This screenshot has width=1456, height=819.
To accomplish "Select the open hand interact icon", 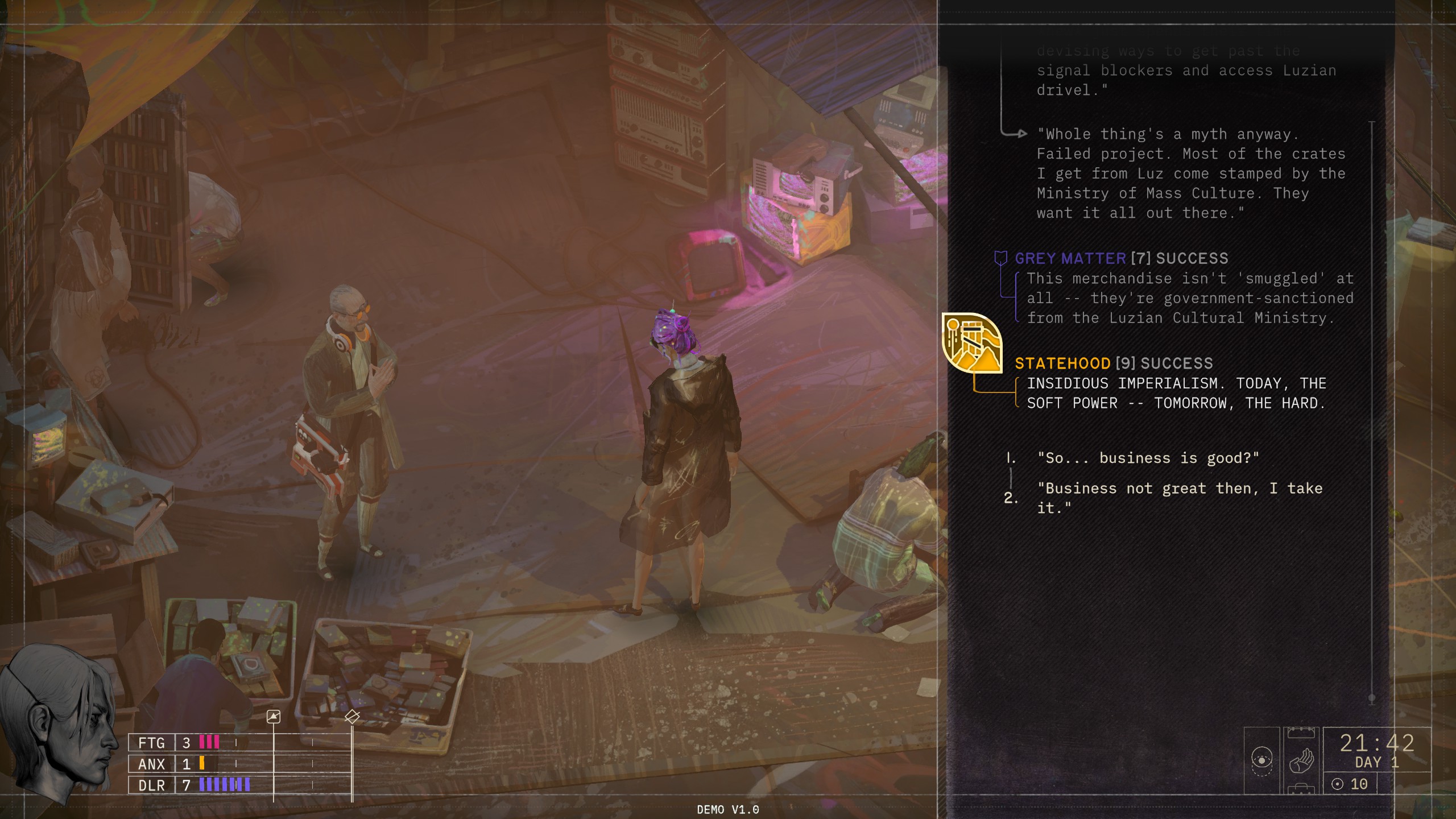I will tap(1301, 760).
